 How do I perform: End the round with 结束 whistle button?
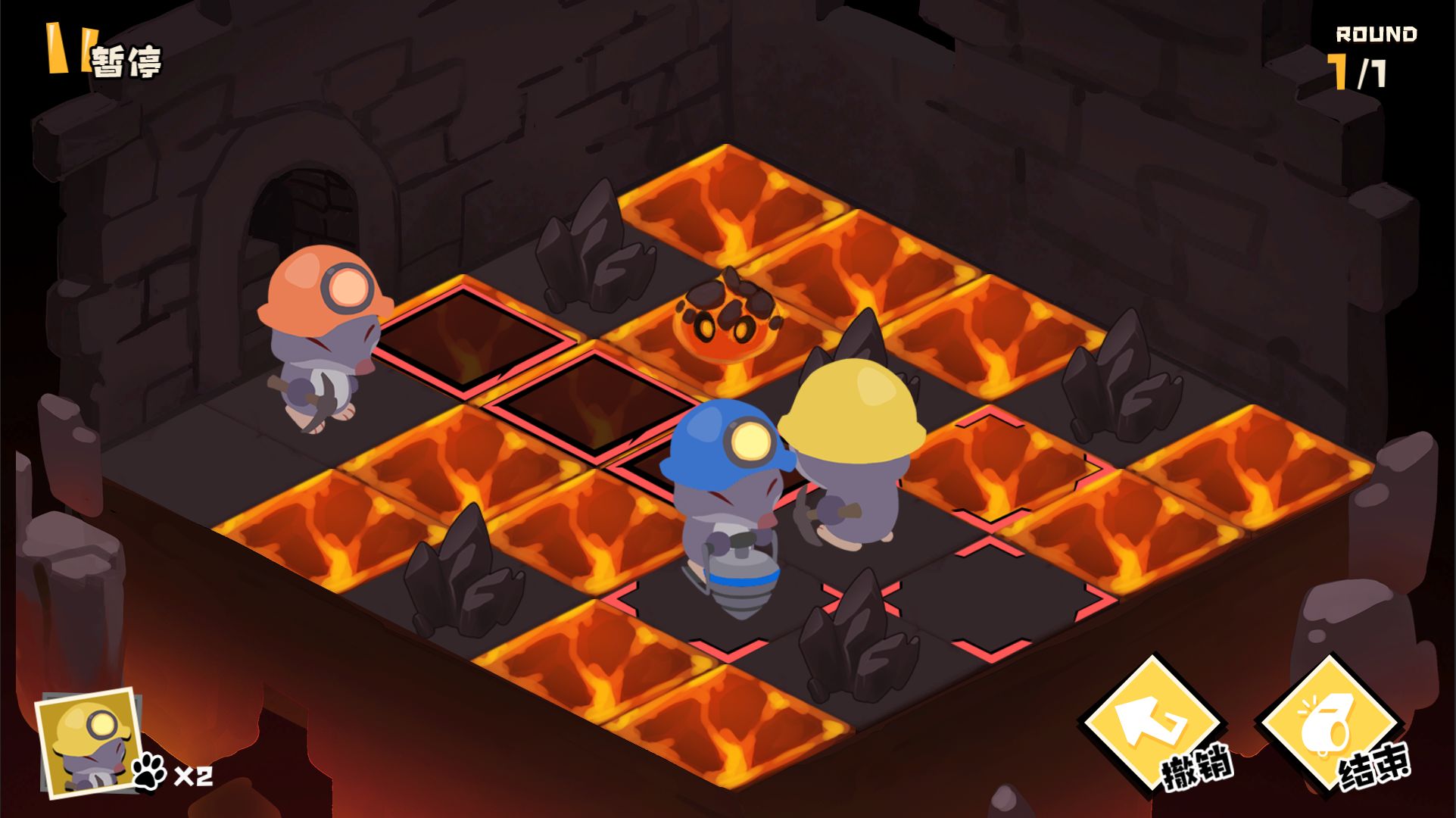coord(1330,729)
